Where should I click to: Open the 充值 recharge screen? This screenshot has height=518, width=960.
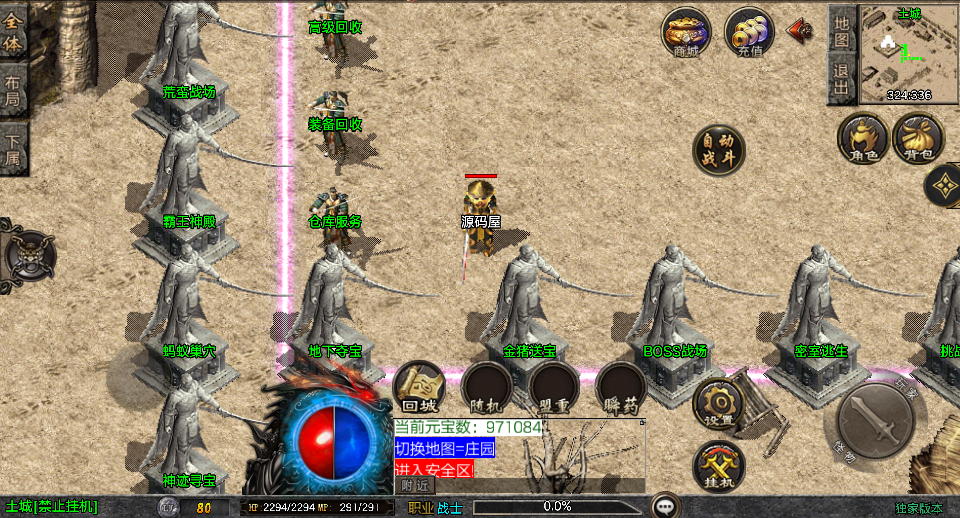pyautogui.click(x=749, y=34)
